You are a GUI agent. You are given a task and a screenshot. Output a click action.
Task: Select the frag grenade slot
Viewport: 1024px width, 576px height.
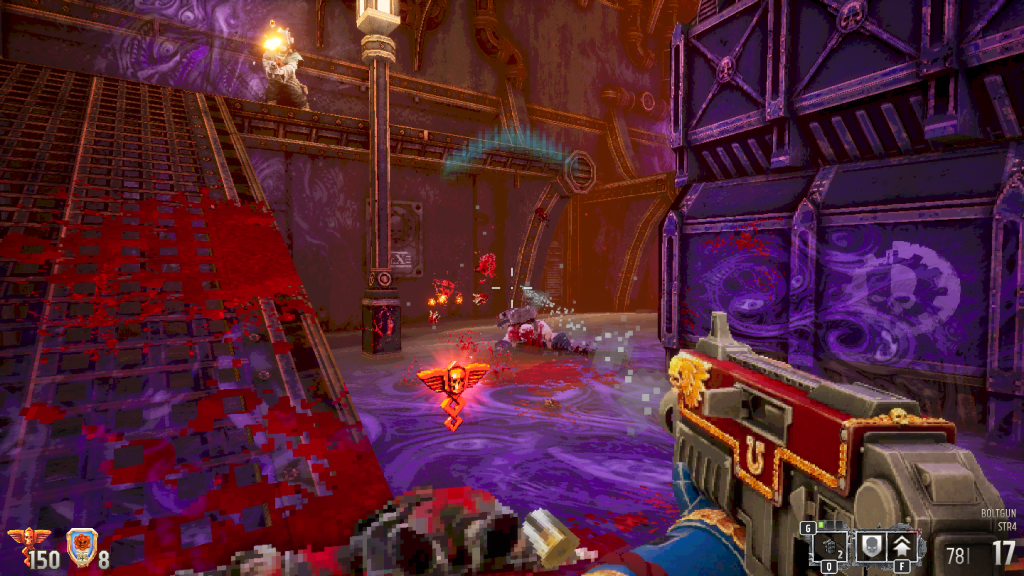829,546
